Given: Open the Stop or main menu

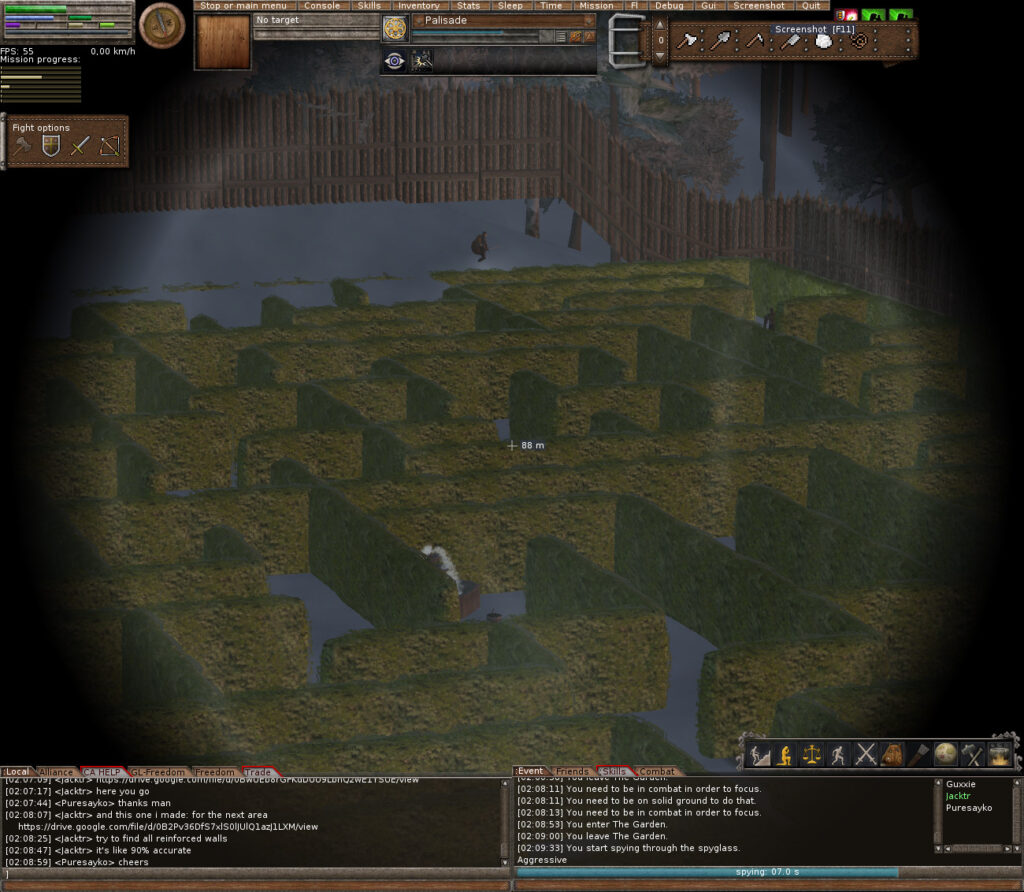Looking at the screenshot, I should pos(243,6).
